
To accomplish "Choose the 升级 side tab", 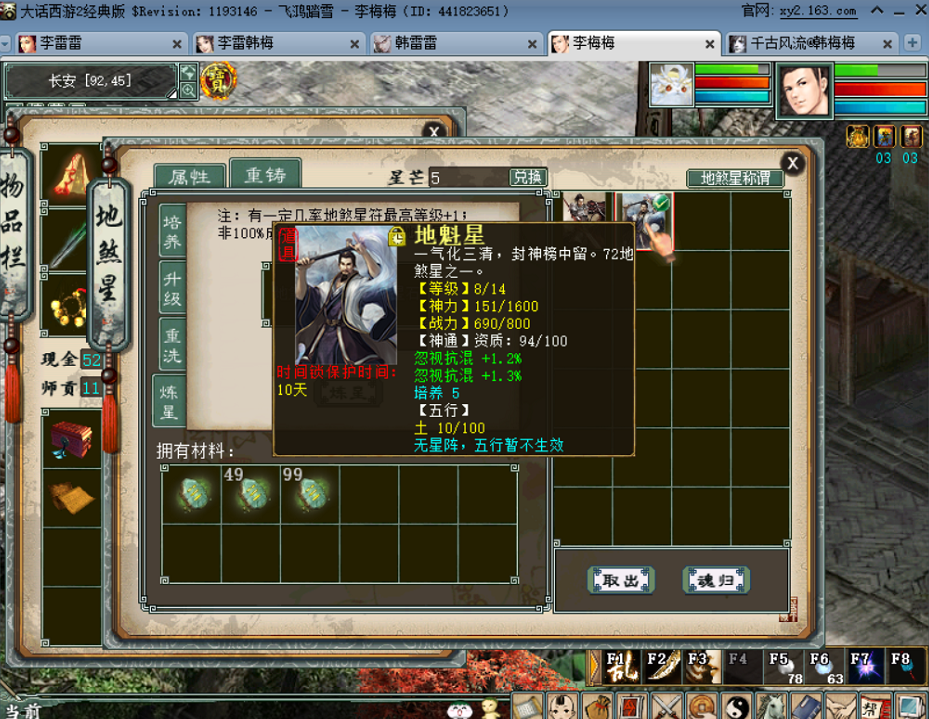I will click(172, 289).
